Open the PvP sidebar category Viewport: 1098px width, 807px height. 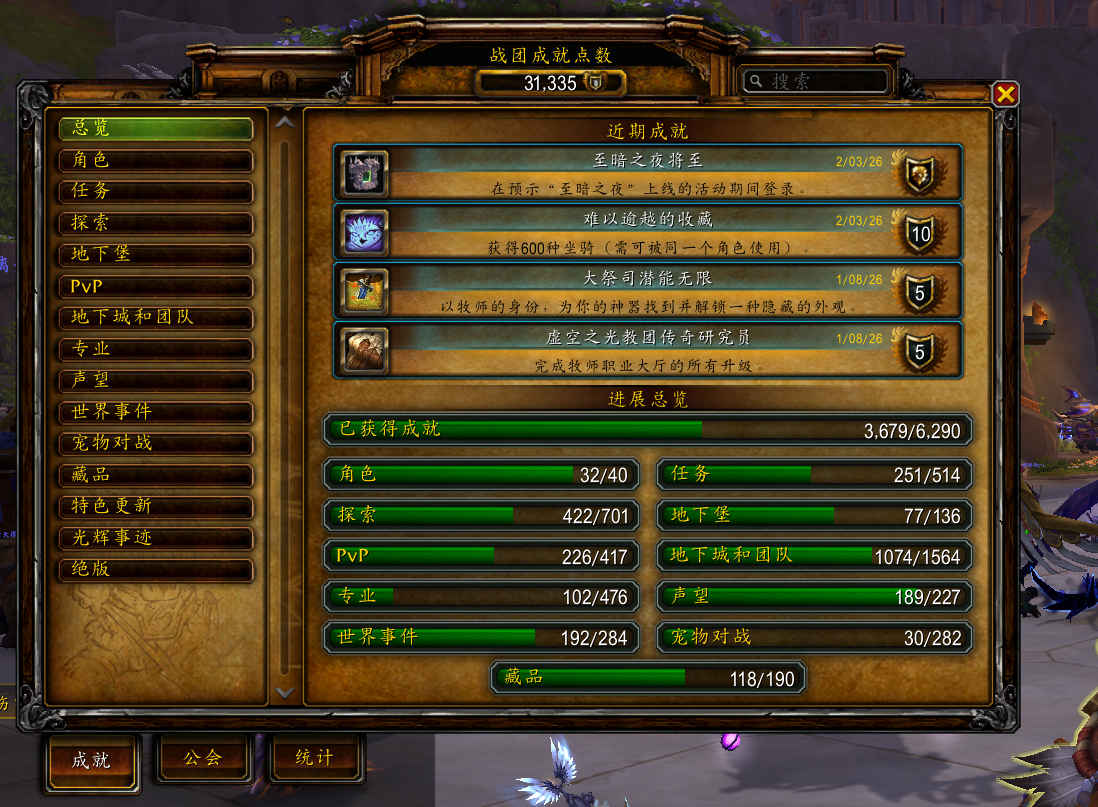[x=155, y=286]
